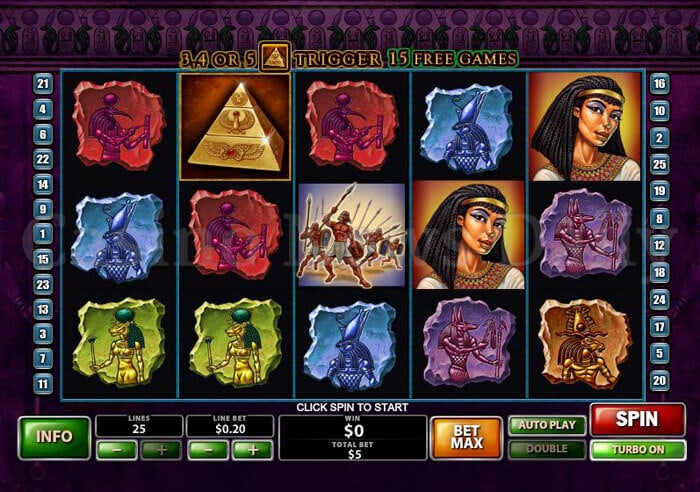Lower the line bet amount
This screenshot has height=492, width=700.
pyautogui.click(x=207, y=450)
